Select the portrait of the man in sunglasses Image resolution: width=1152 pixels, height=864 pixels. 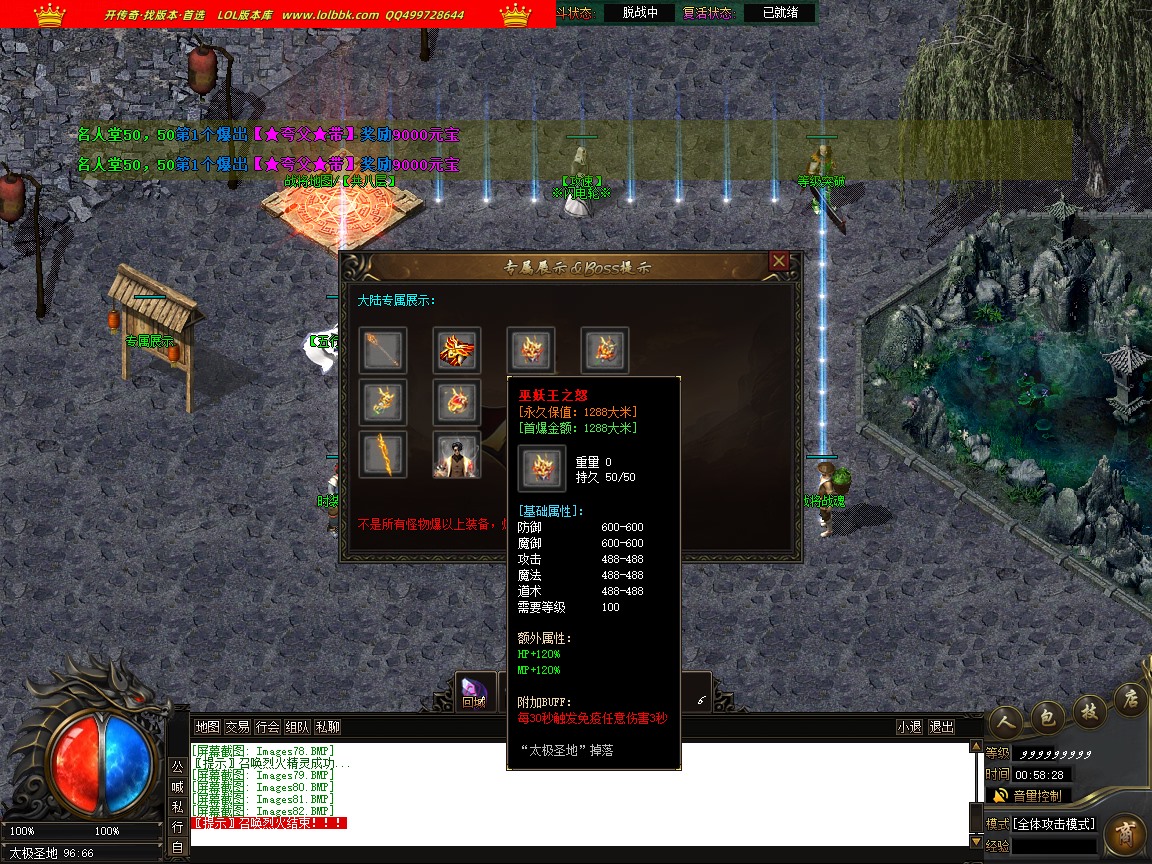point(457,455)
